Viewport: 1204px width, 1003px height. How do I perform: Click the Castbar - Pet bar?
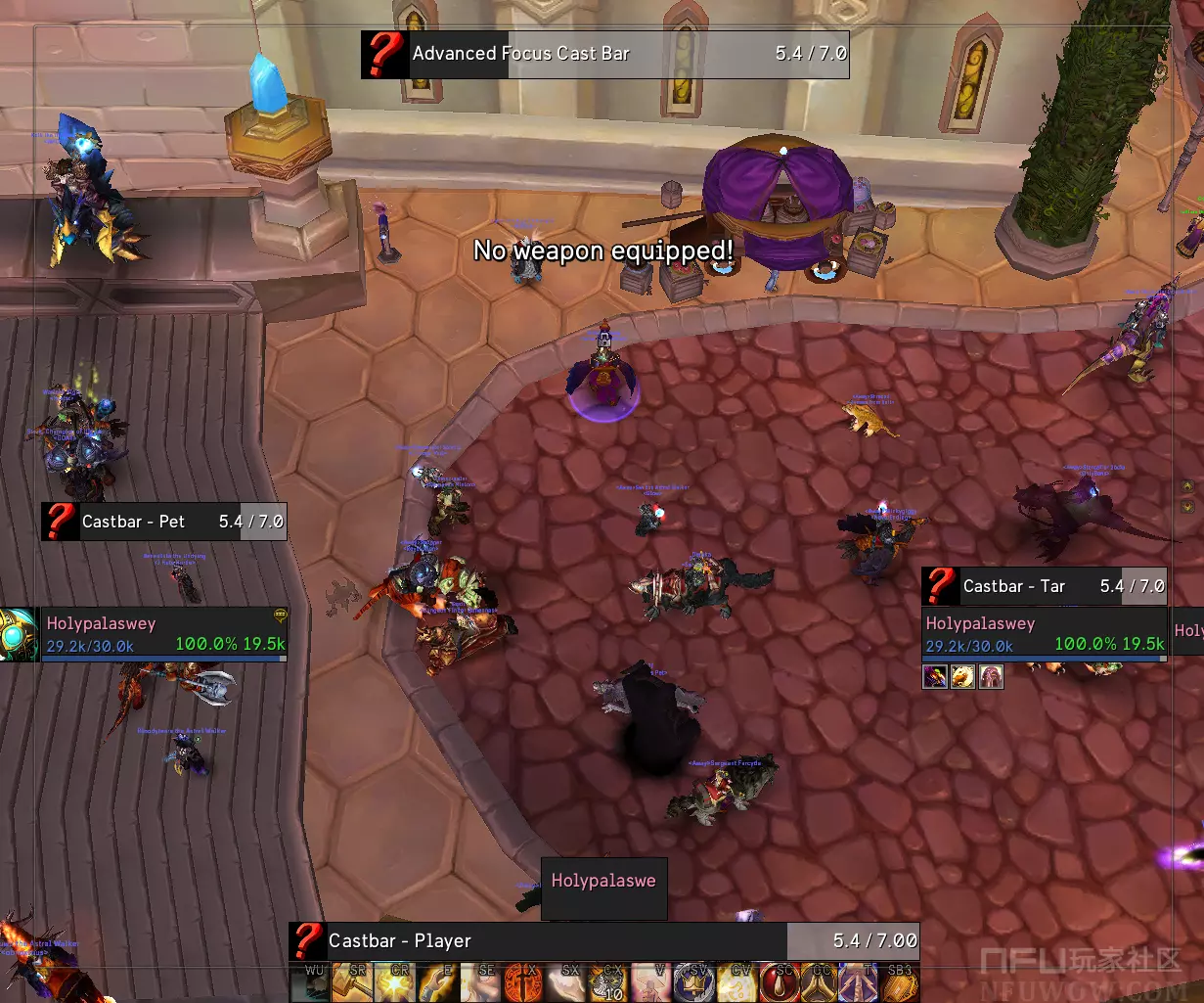(163, 522)
